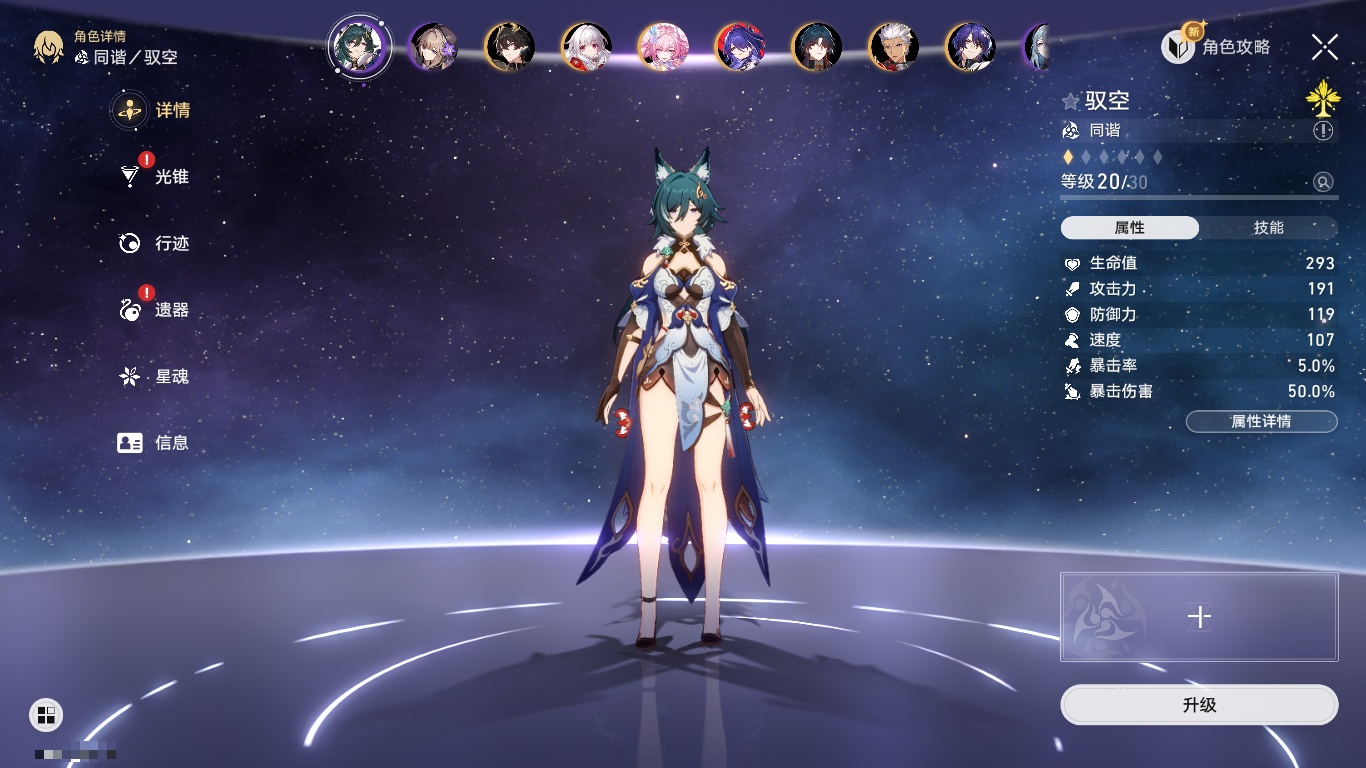Screen dimensions: 1366x768
Task: Open the four-square grid menu icon
Action: [x=46, y=714]
